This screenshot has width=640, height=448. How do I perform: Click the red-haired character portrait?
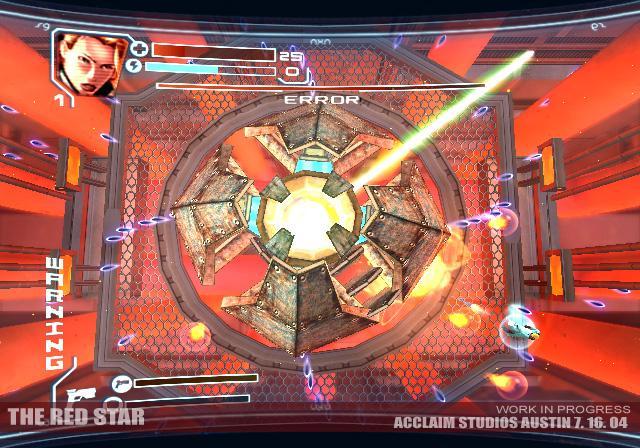pyautogui.click(x=86, y=62)
